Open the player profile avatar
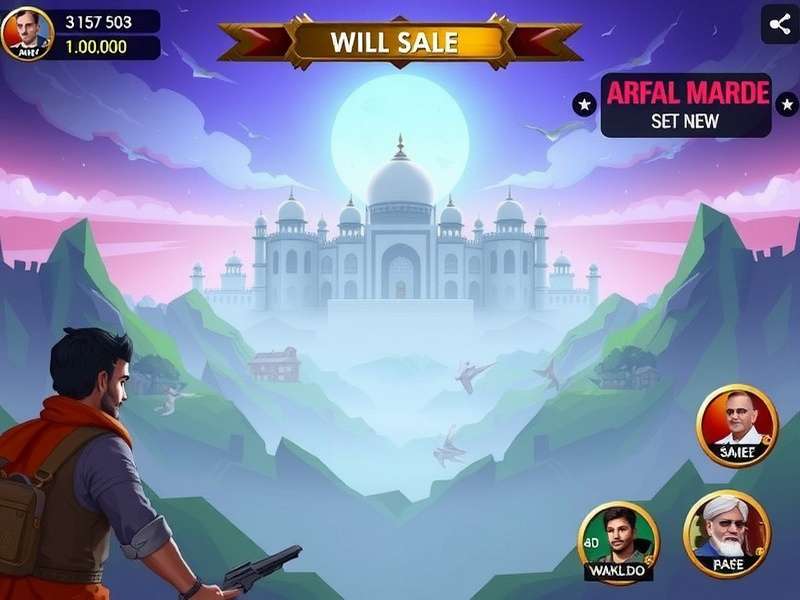This screenshot has width=800, height=600. pos(27,33)
